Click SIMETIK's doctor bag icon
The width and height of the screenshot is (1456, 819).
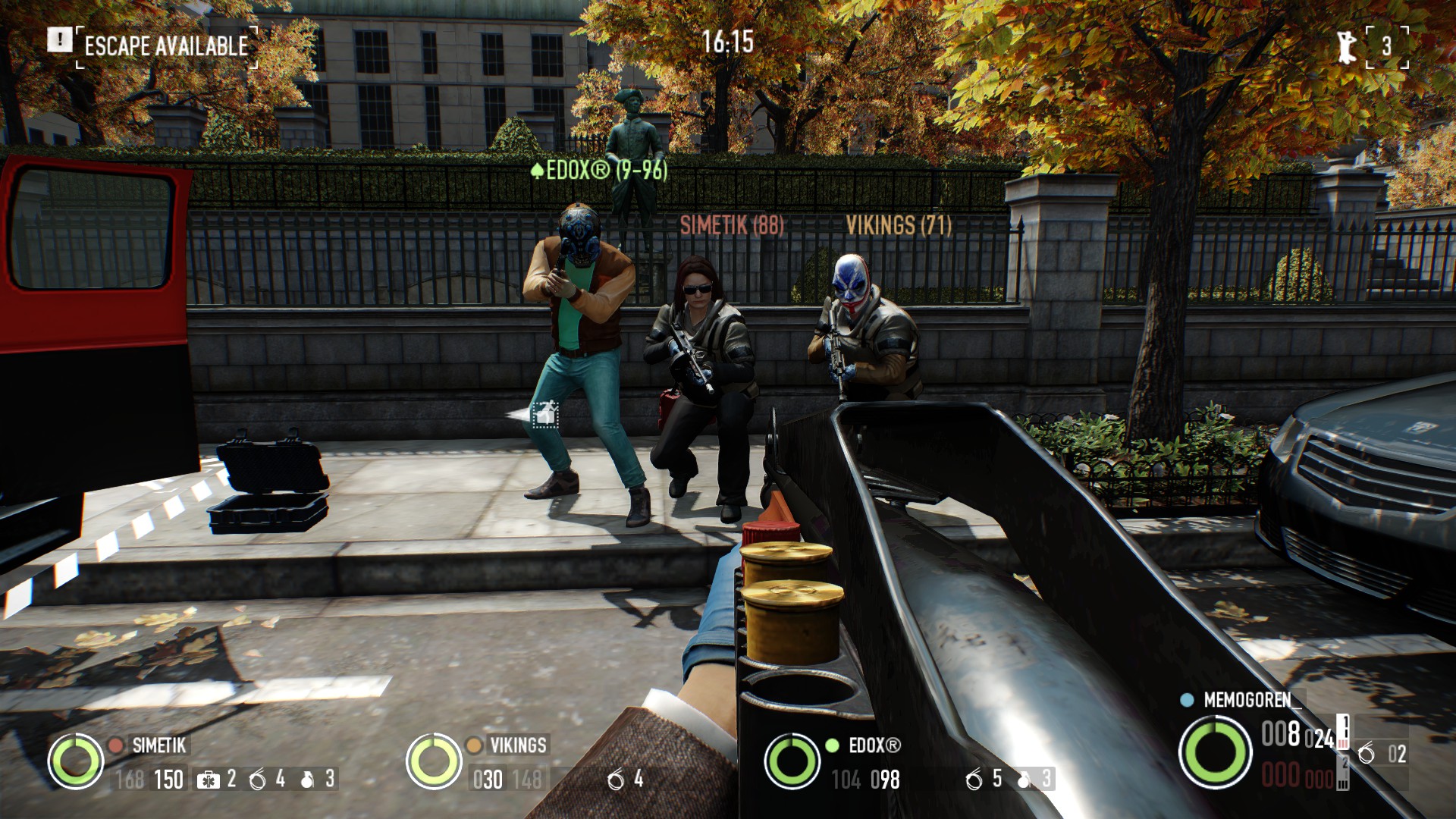207,780
